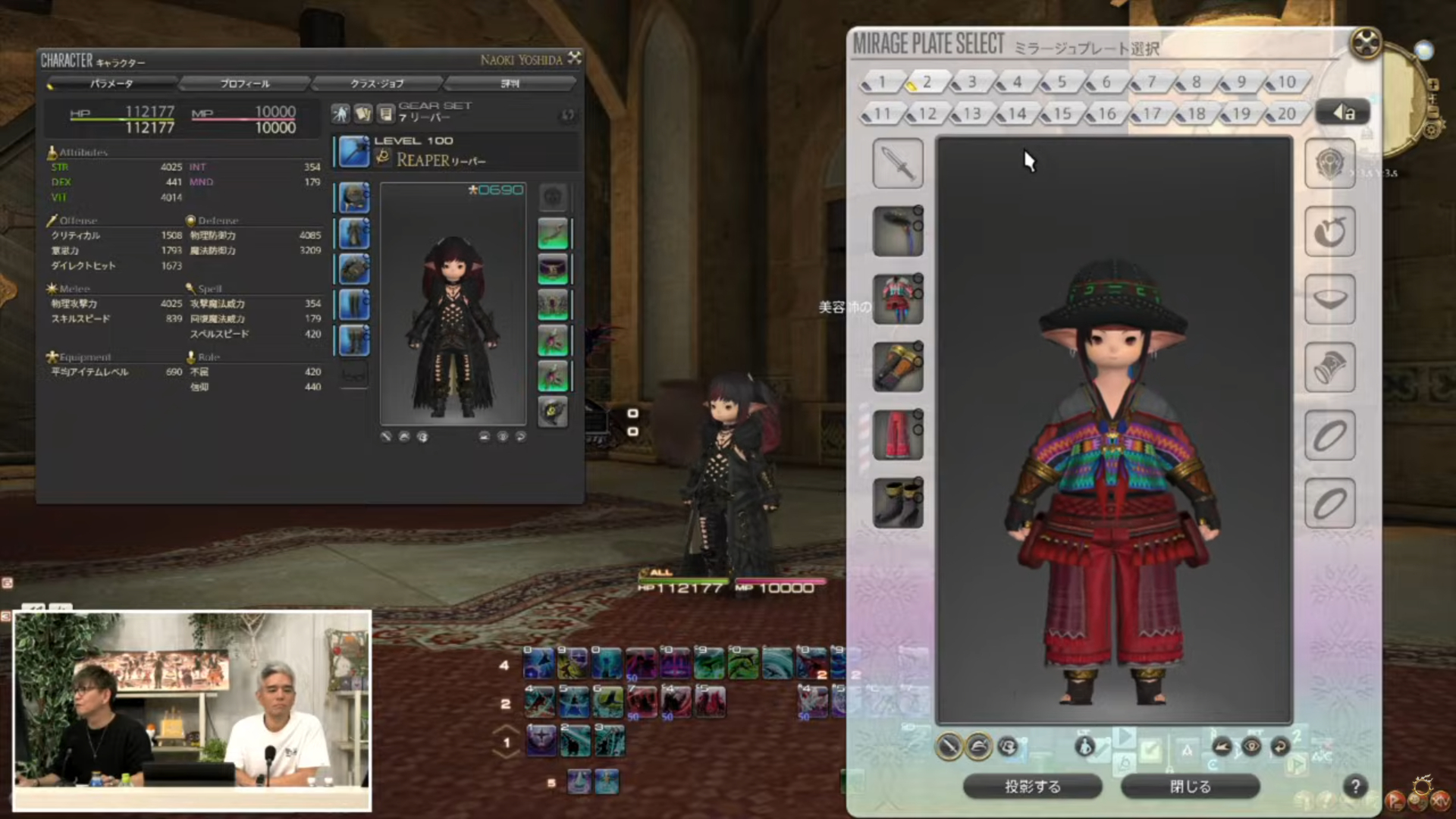This screenshot has height=819, width=1456.
Task: Select the dagger weapon slot icon
Action: 898,163
